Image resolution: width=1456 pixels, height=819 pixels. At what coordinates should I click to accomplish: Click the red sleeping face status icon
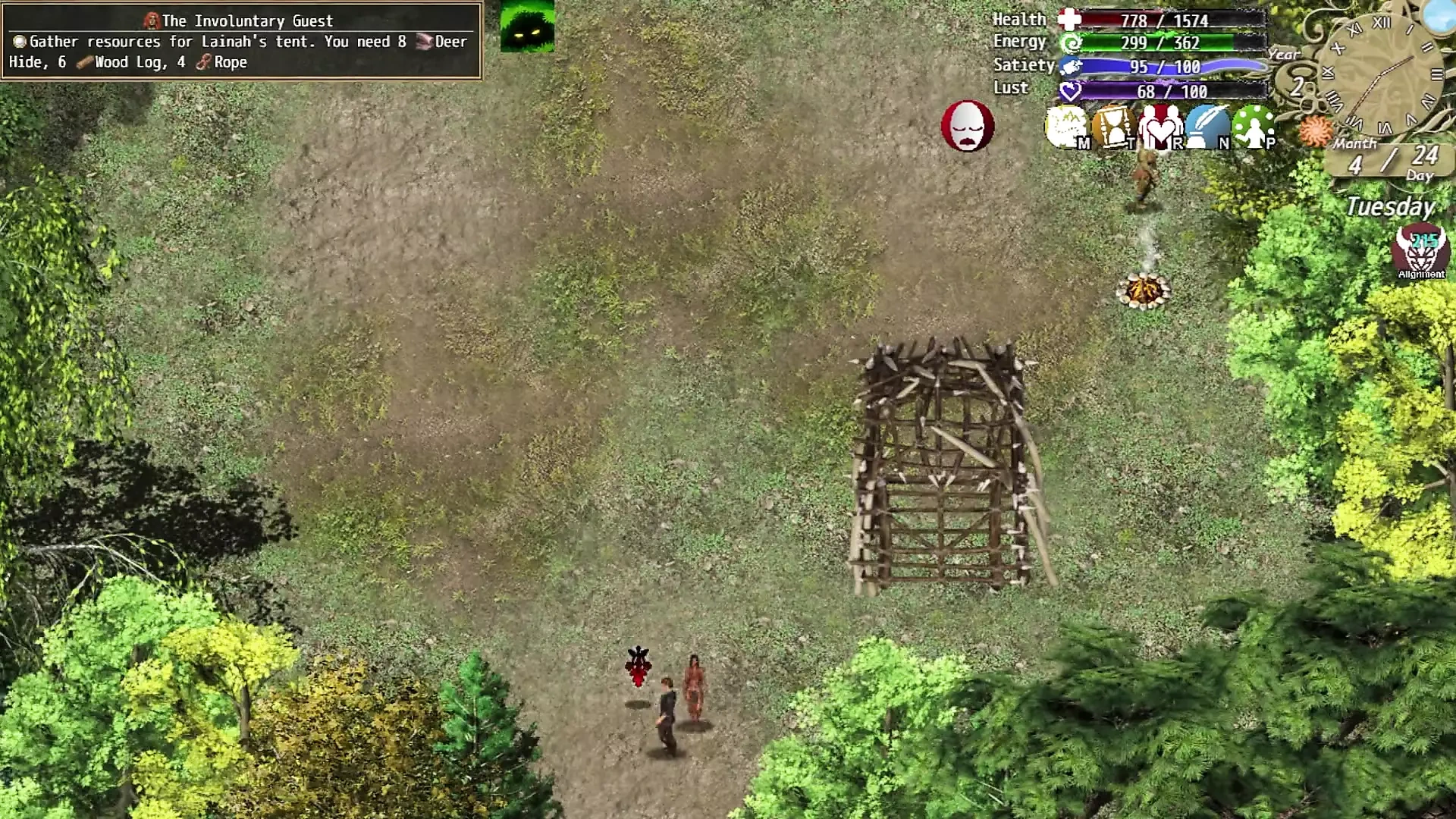(967, 126)
